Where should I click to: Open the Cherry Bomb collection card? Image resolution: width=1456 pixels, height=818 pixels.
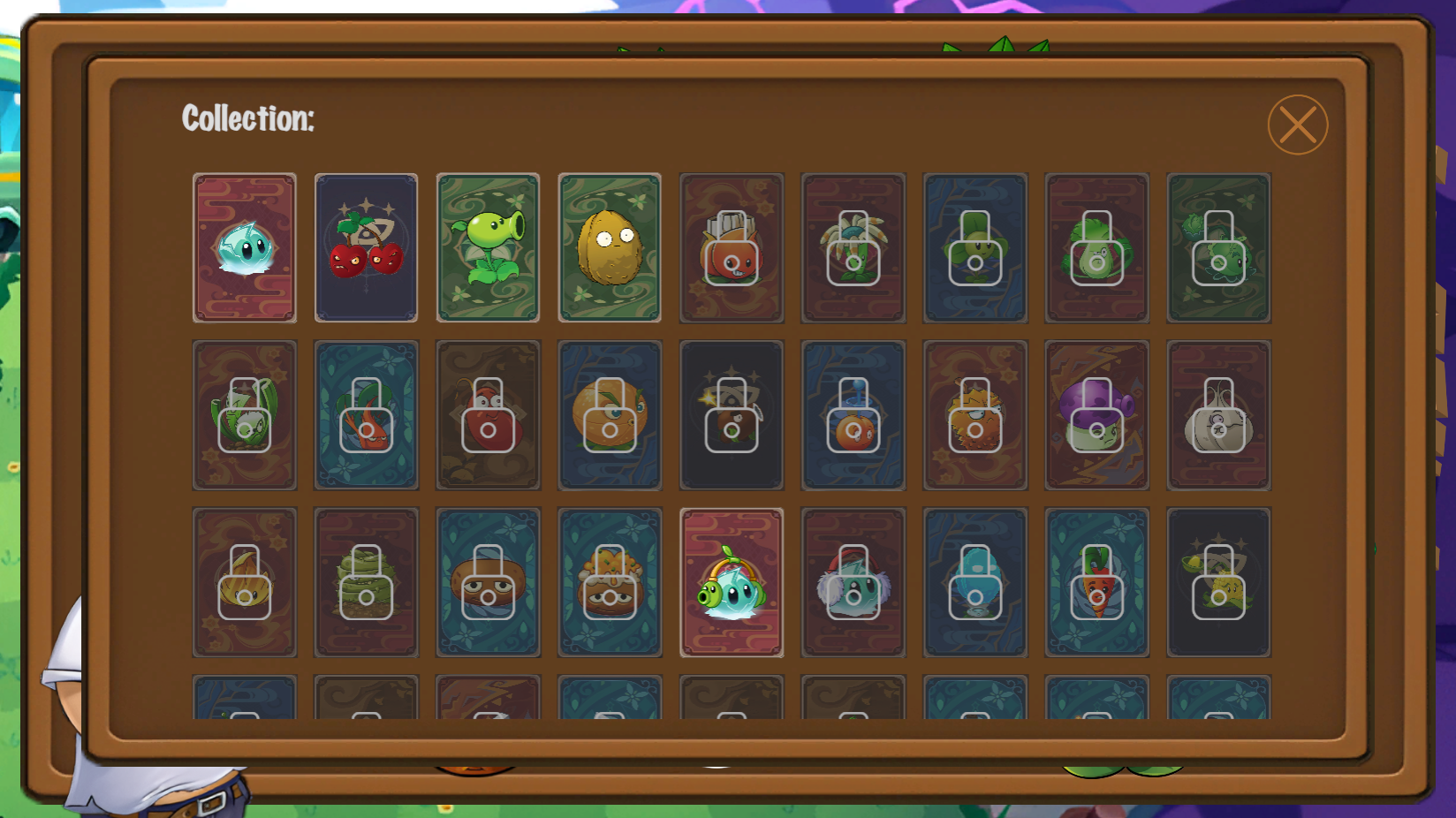(367, 248)
